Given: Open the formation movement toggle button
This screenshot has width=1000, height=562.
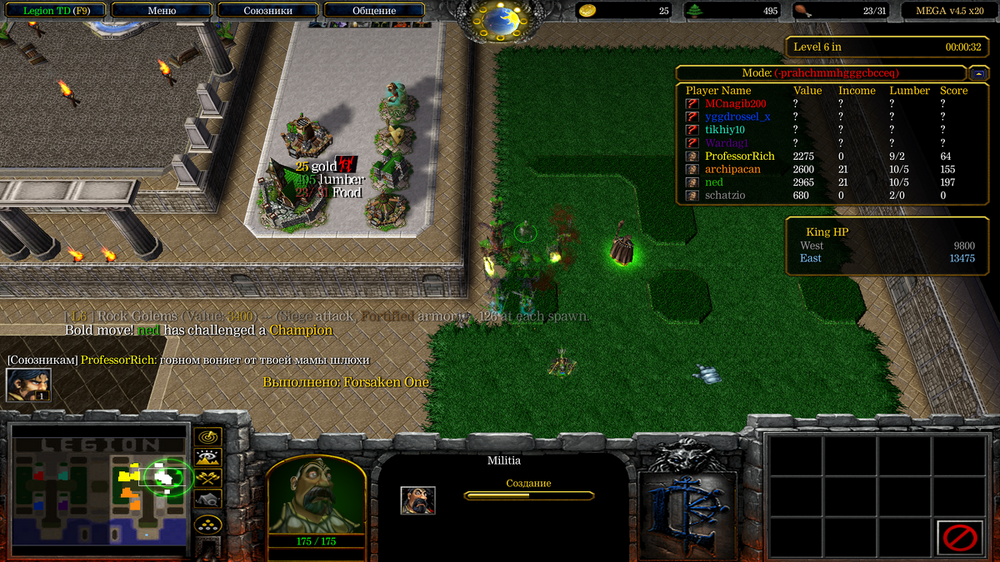Looking at the screenshot, I should click(208, 523).
